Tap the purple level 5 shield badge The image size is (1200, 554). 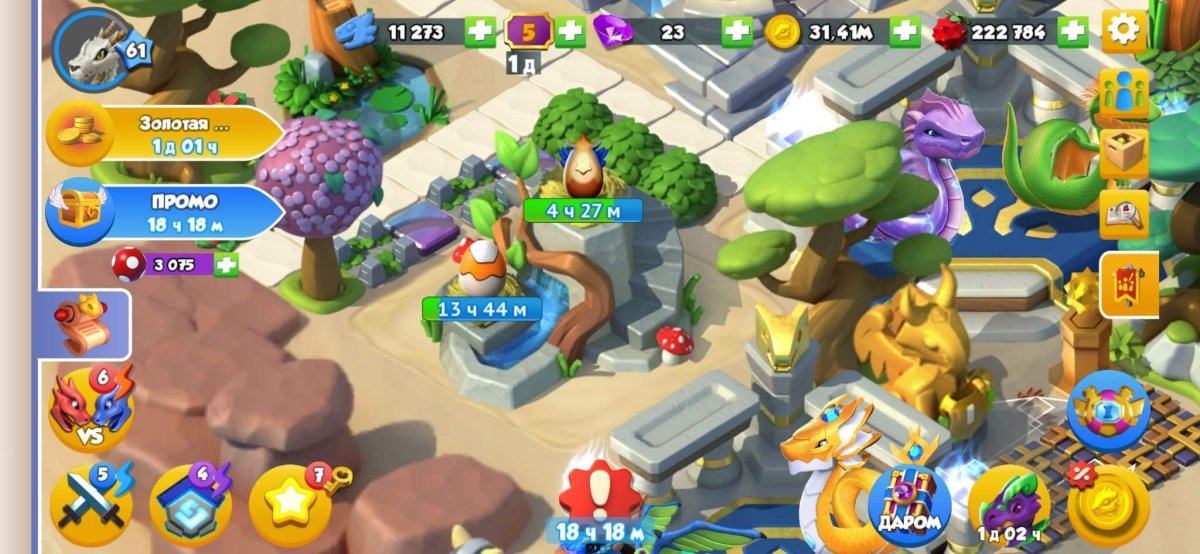click(x=529, y=32)
